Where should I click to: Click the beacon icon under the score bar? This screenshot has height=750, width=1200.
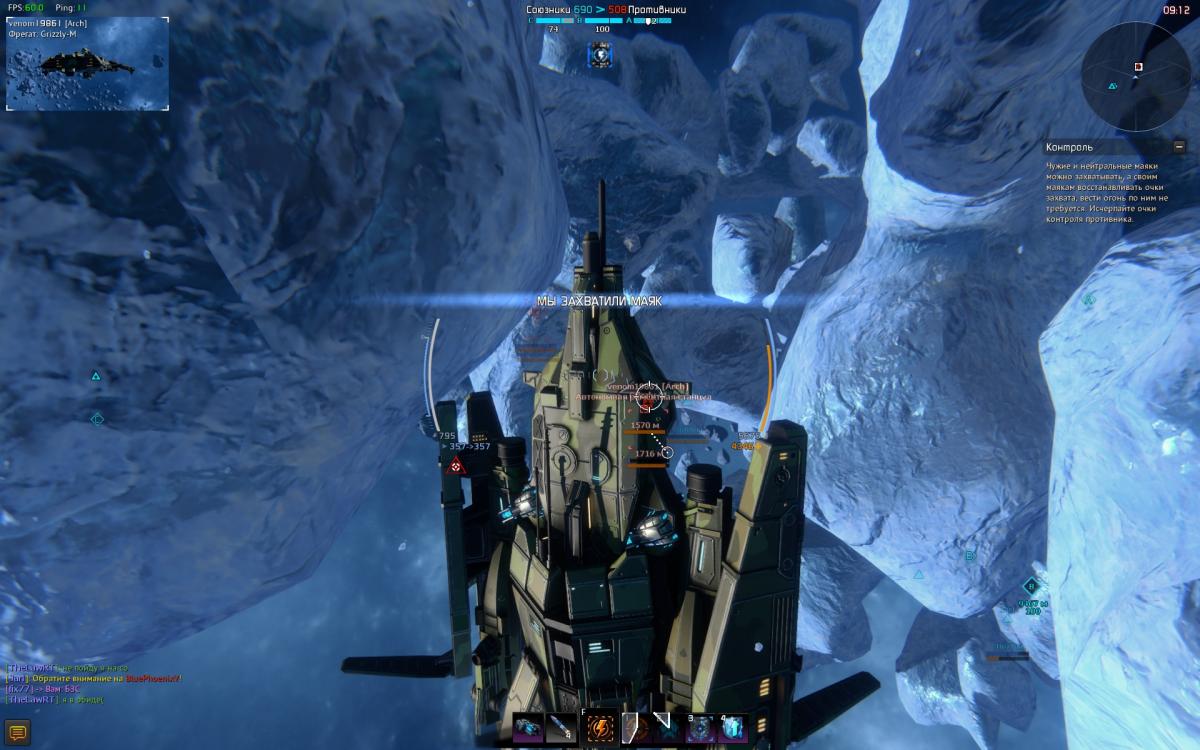click(x=600, y=56)
